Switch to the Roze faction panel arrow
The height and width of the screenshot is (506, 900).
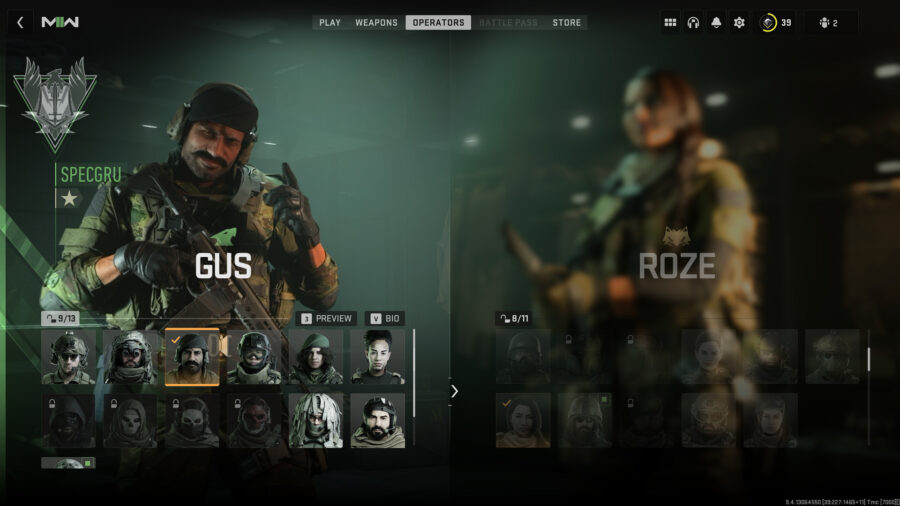(x=454, y=391)
